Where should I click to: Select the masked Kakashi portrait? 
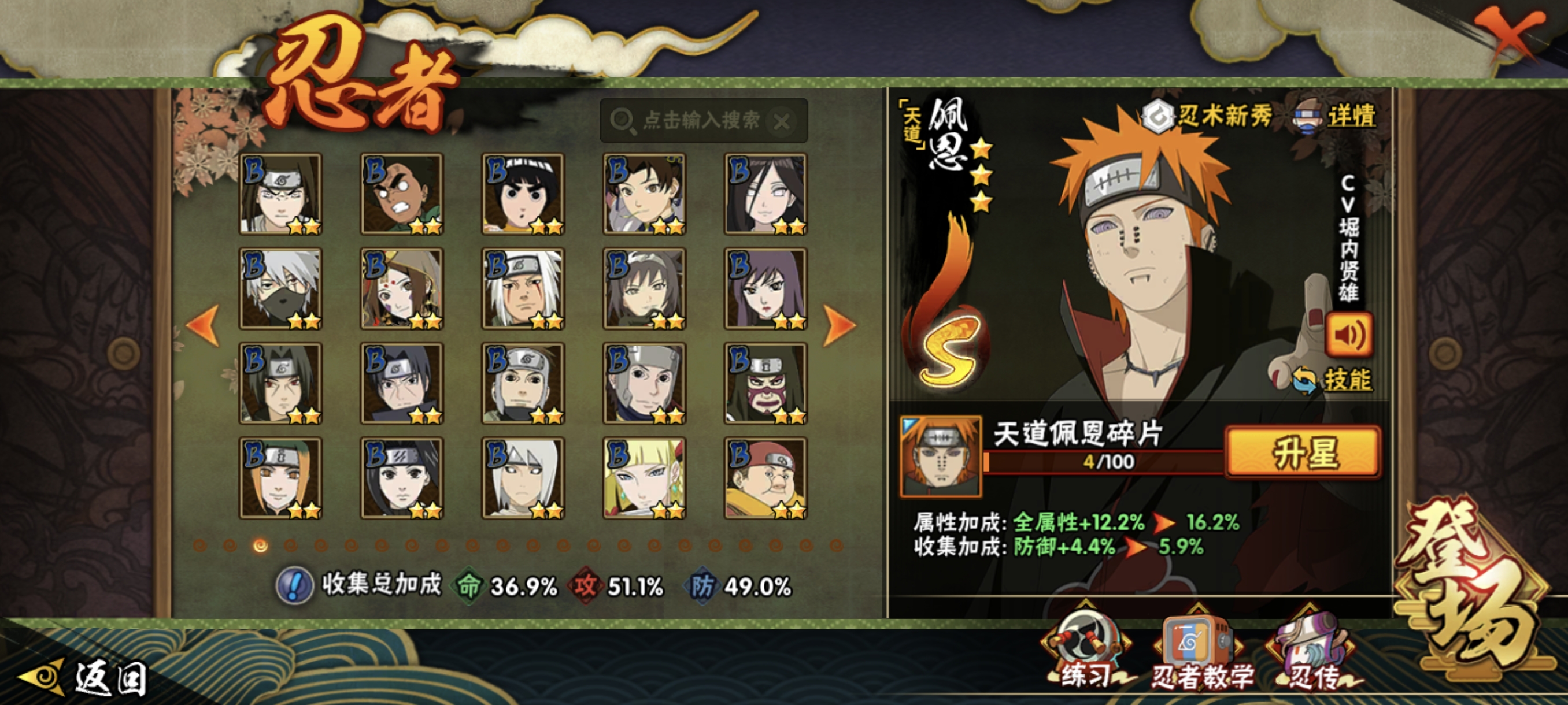tap(280, 289)
